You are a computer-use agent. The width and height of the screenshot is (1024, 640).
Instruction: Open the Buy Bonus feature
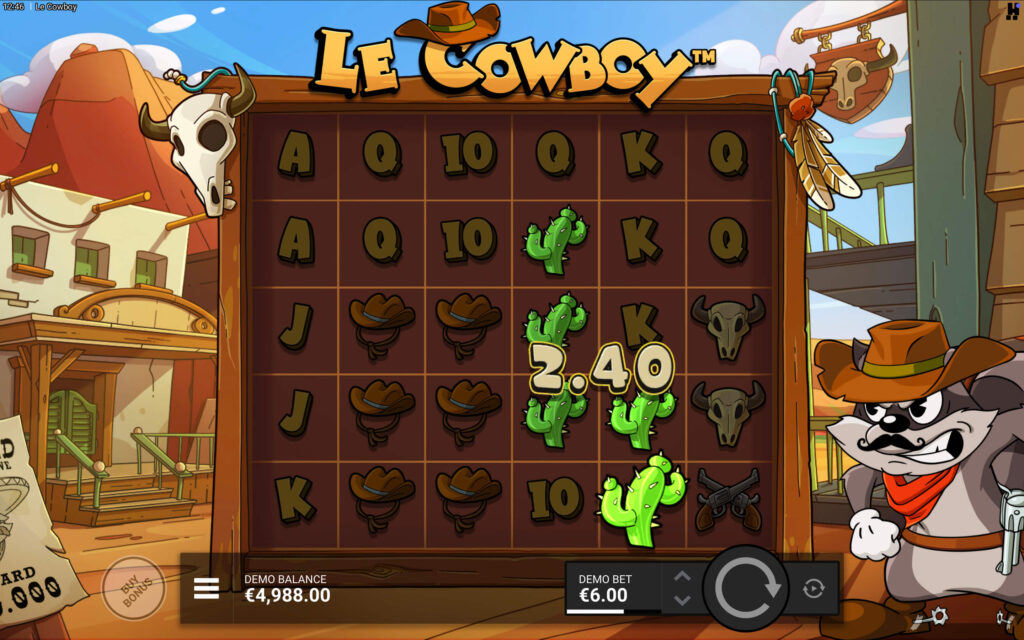[x=133, y=589]
